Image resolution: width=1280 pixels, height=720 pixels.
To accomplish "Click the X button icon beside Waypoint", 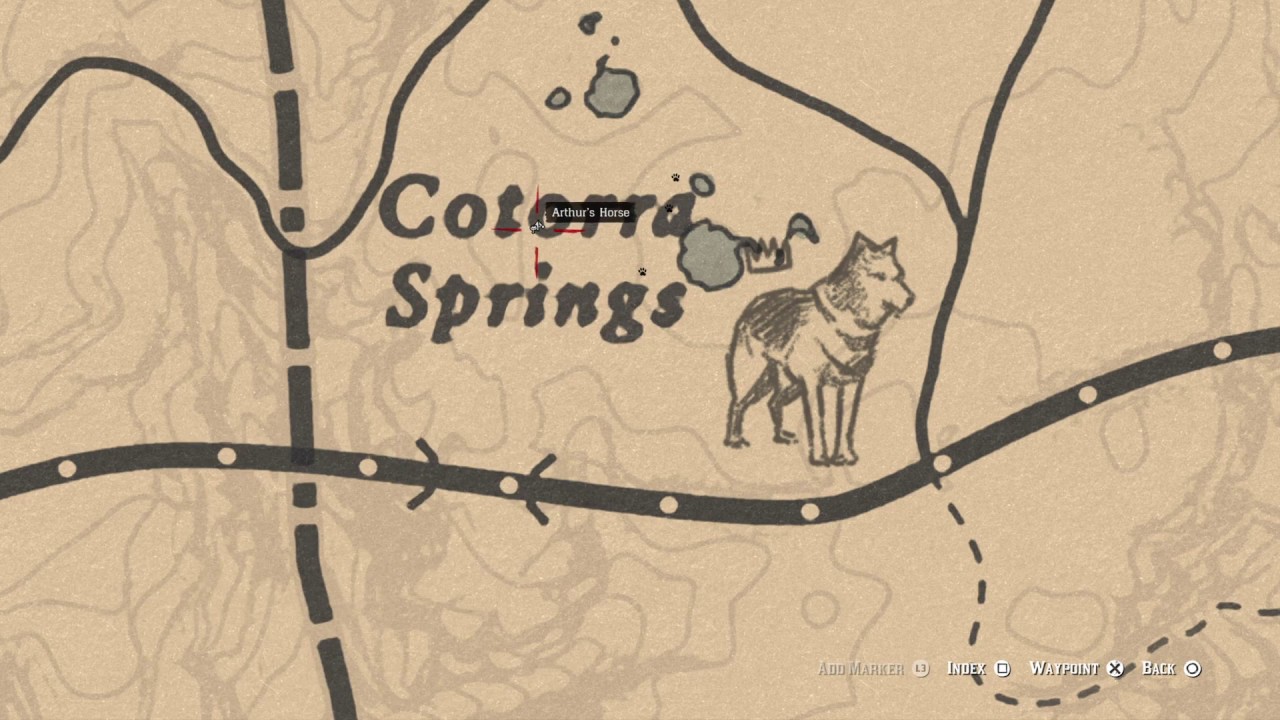I will [1114, 668].
